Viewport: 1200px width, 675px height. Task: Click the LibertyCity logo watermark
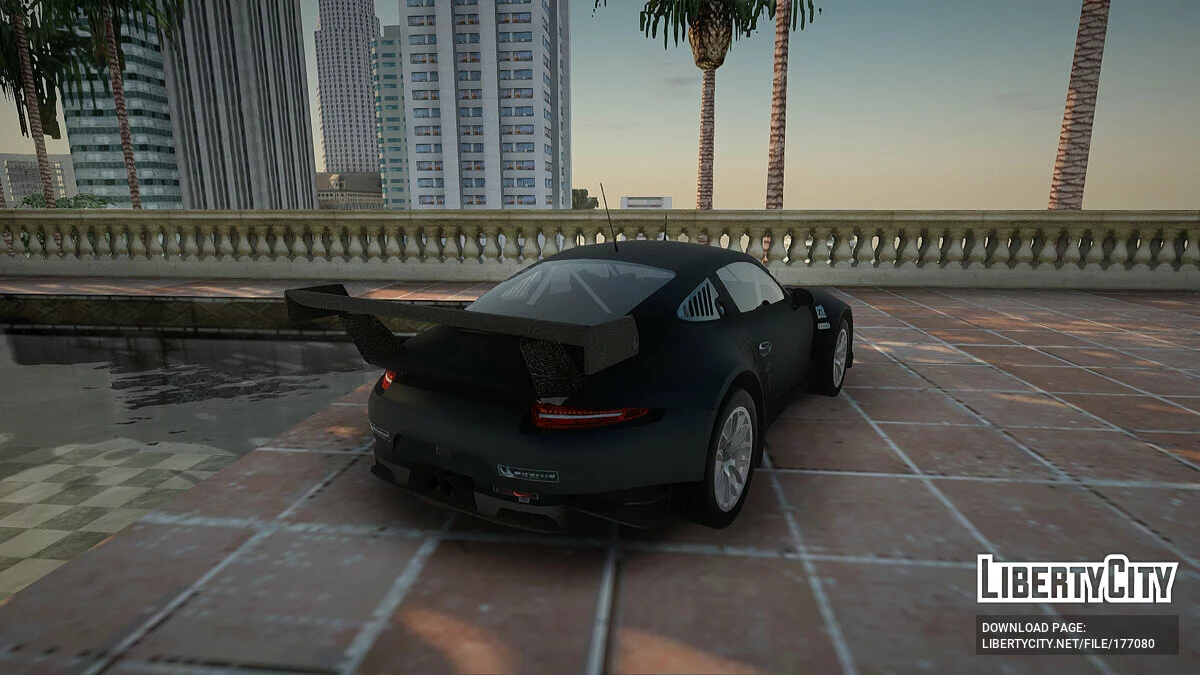point(1077,580)
